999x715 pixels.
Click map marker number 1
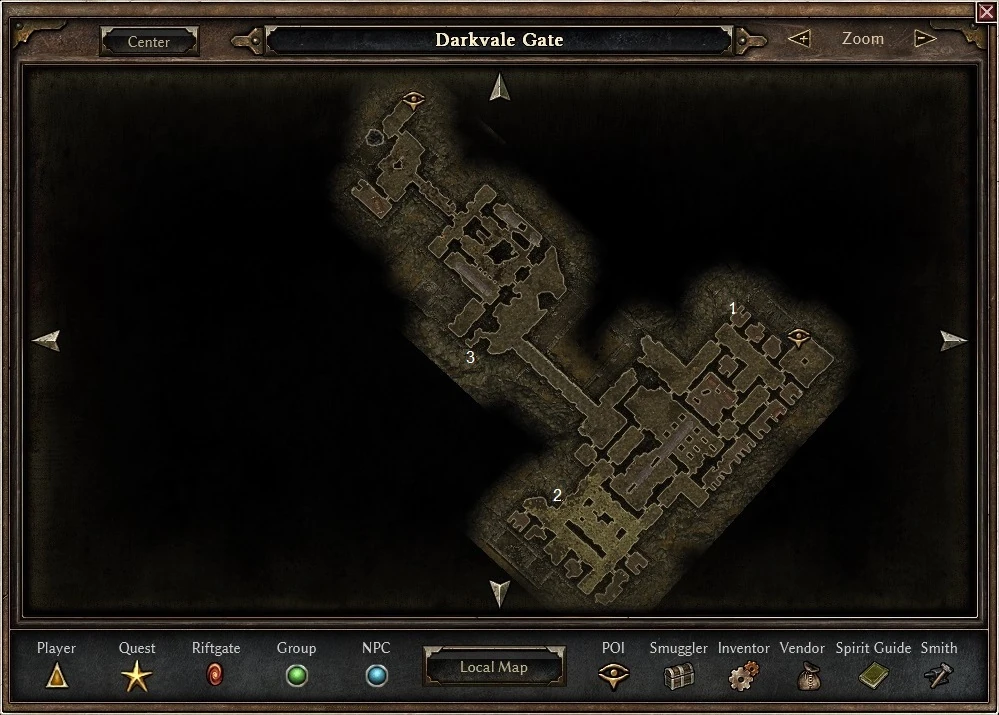pos(733,309)
